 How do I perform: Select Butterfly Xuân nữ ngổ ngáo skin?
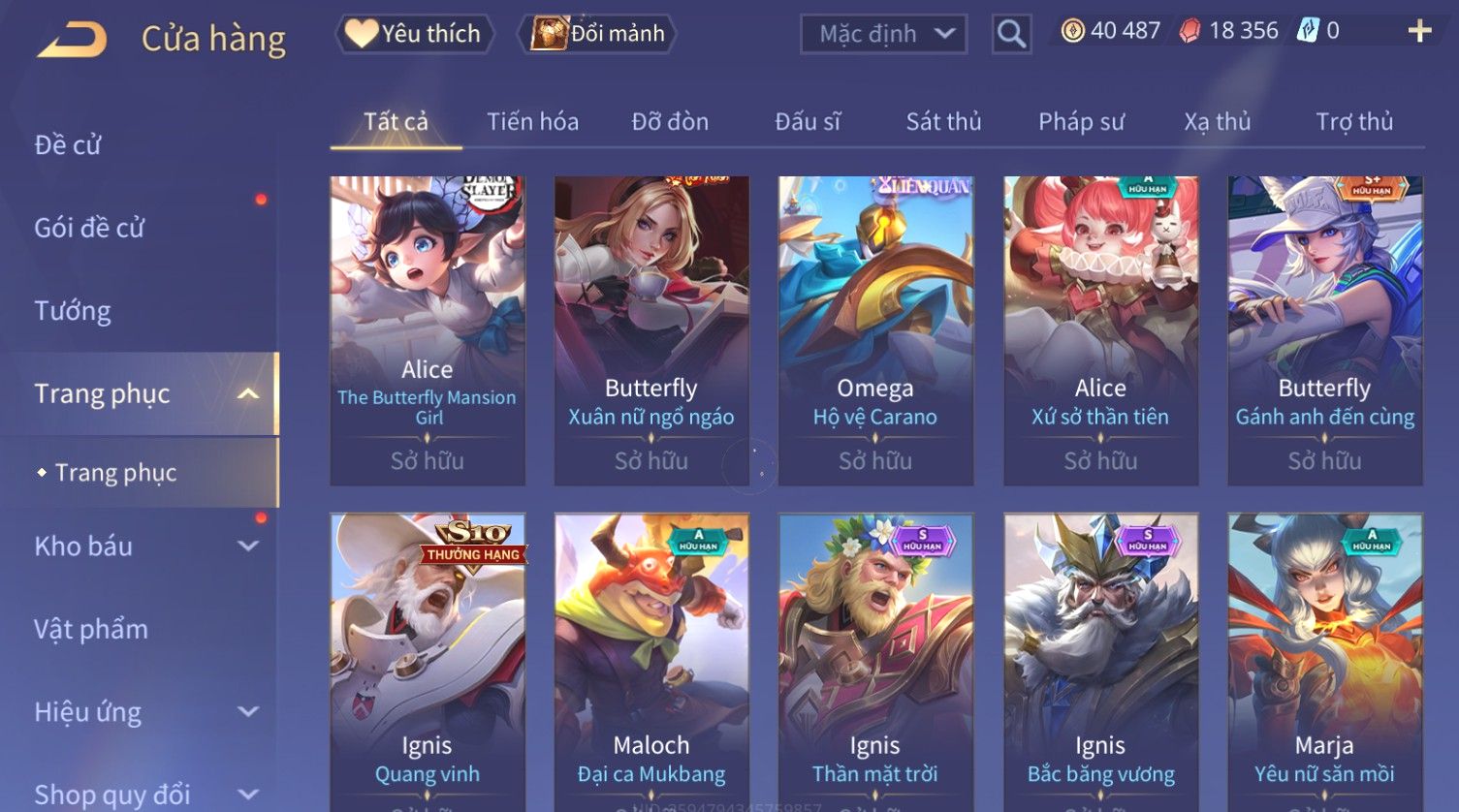point(650,329)
